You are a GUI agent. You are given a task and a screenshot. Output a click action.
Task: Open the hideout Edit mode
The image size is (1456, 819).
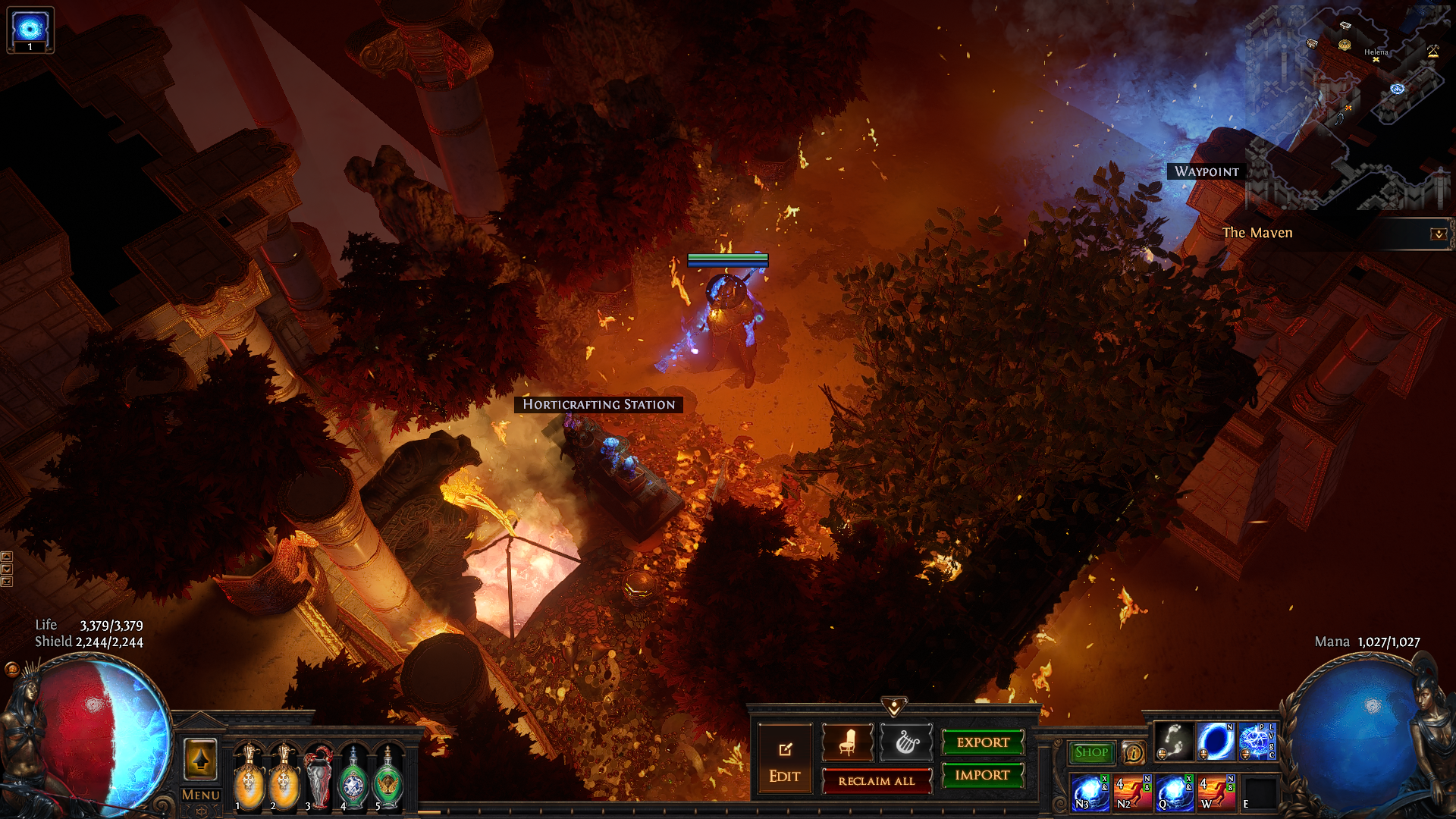[784, 761]
